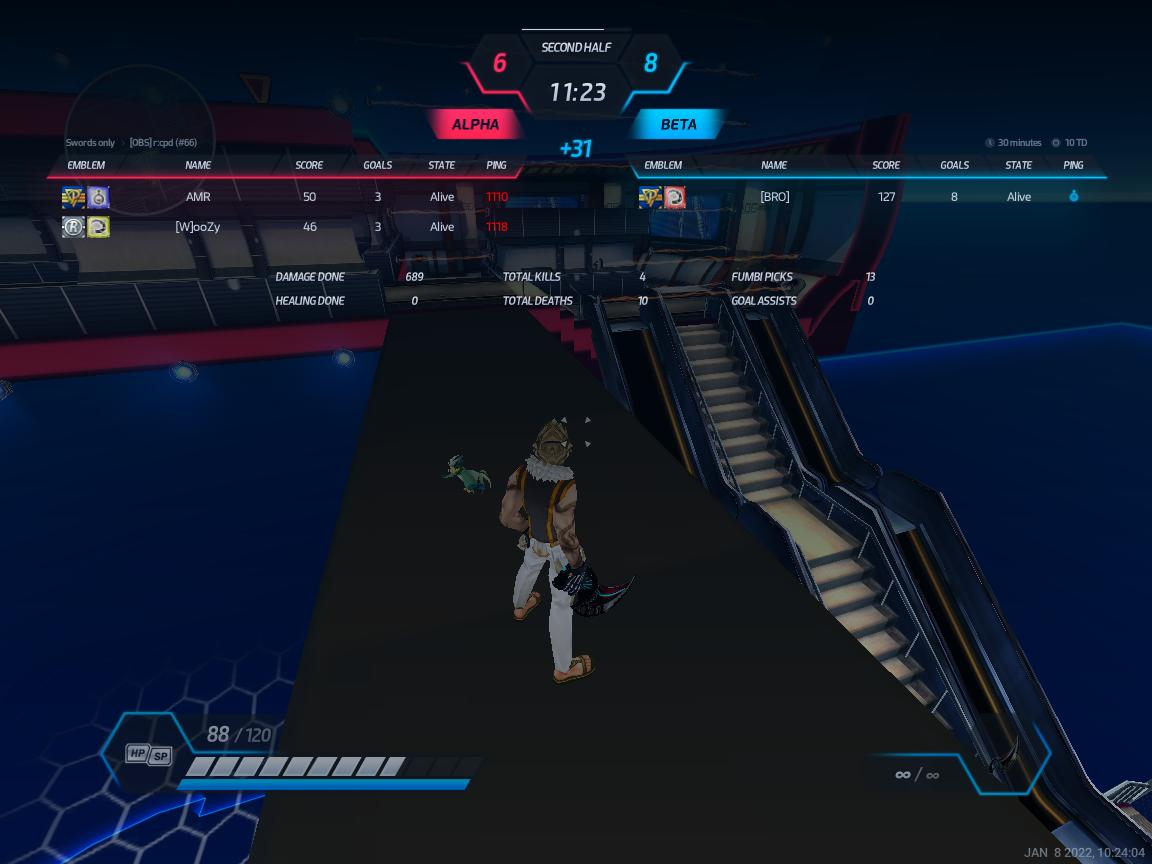Click the red ALPHA team banner

(x=475, y=125)
